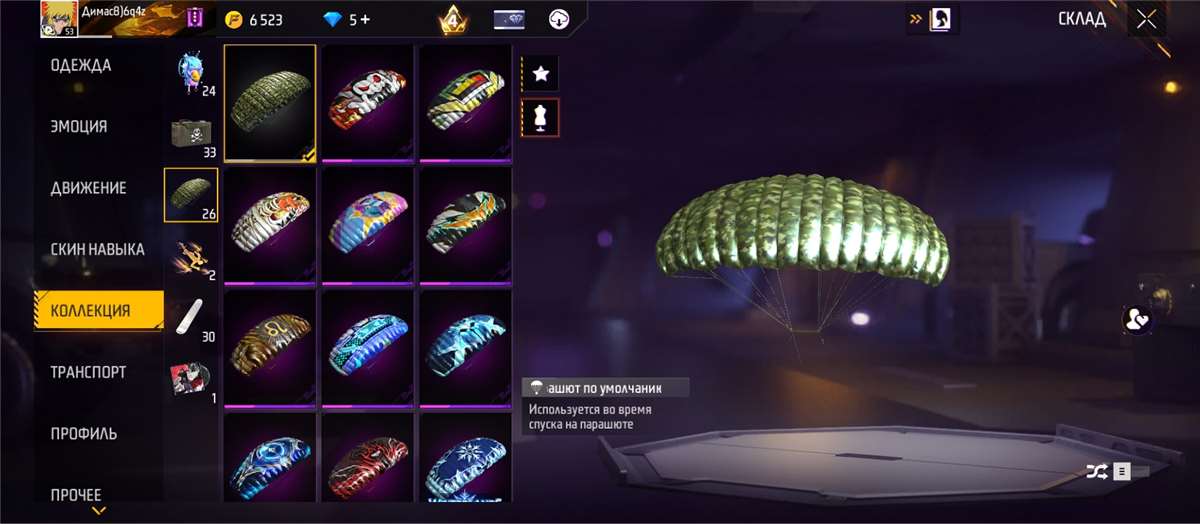This screenshot has height=524, width=1200.
Task: Click the mannequin preview button
Action: (x=541, y=118)
